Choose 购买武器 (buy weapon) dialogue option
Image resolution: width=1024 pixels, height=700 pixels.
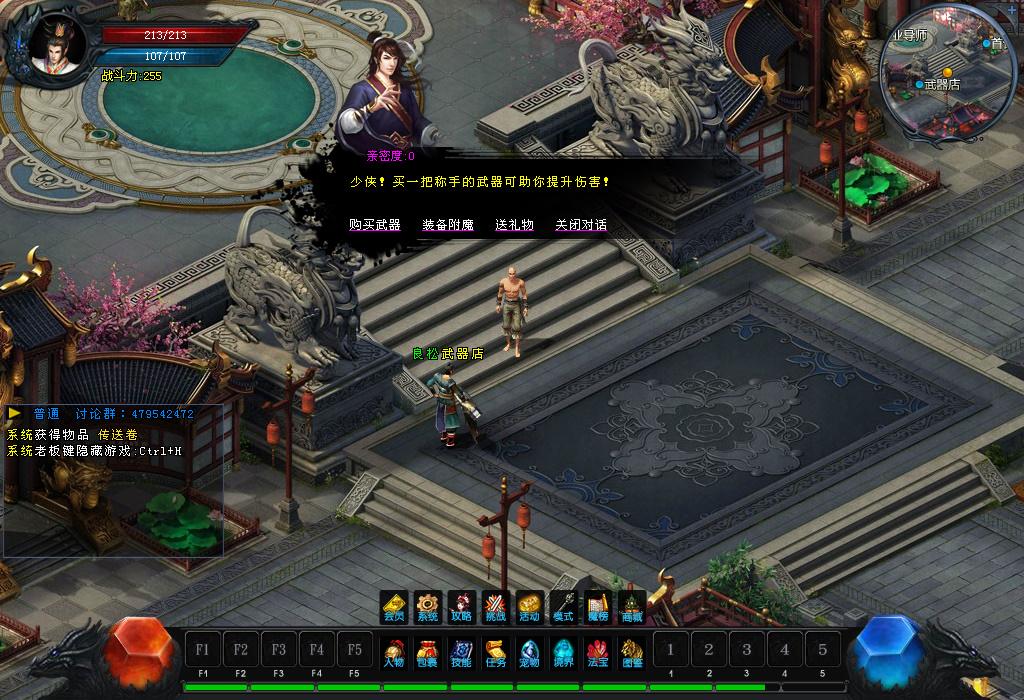pos(374,225)
